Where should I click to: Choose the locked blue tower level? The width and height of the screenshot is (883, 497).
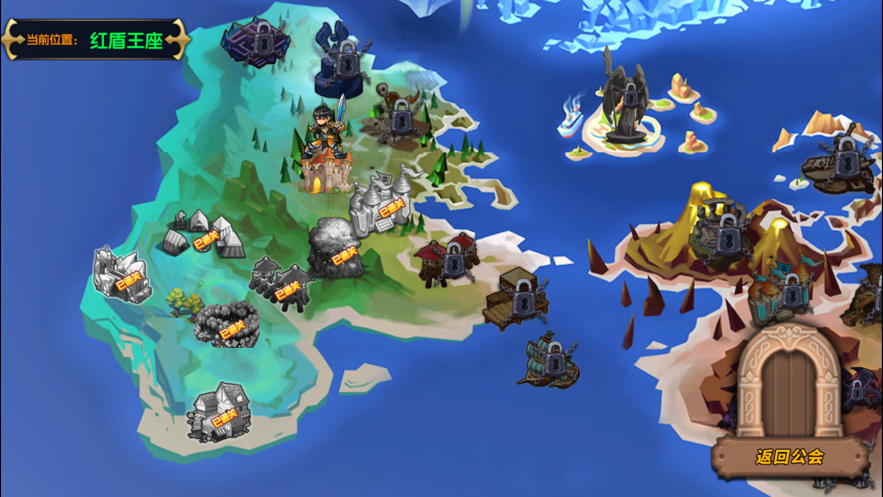(x=343, y=58)
